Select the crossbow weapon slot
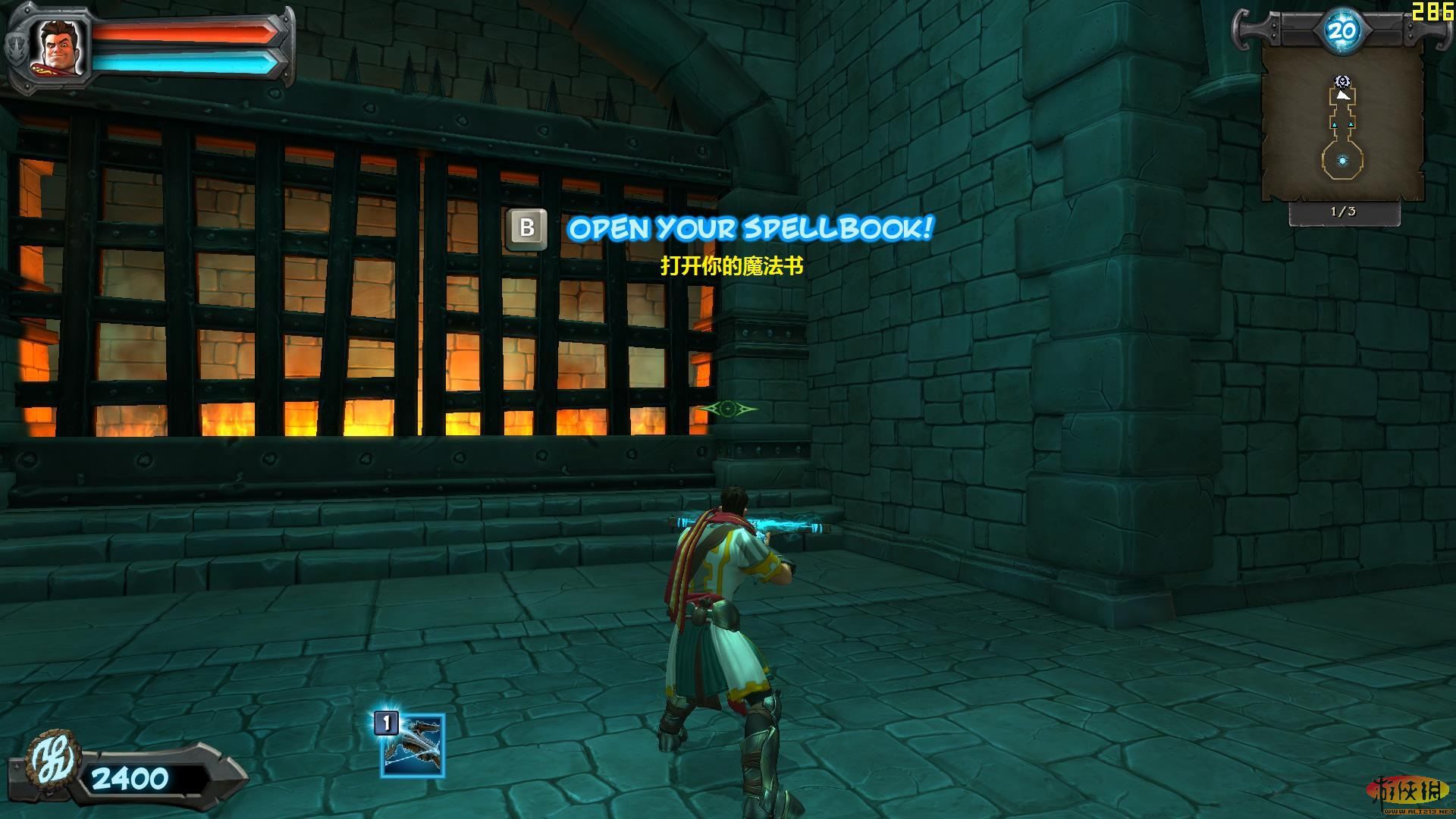 coord(413,746)
